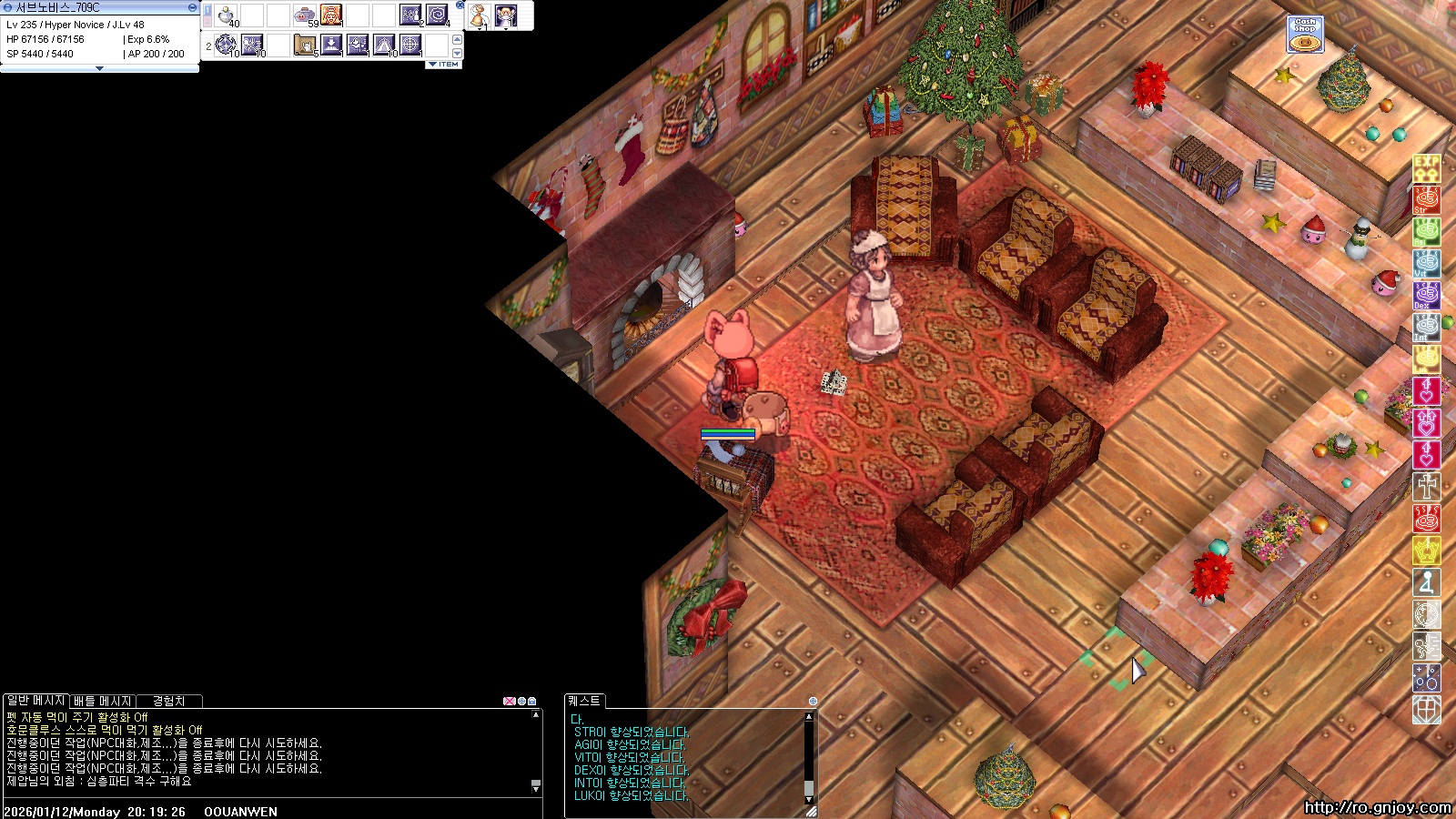Activate the down-arrow skill icon
Viewport: 1456px width, 819px height.
(331, 45)
